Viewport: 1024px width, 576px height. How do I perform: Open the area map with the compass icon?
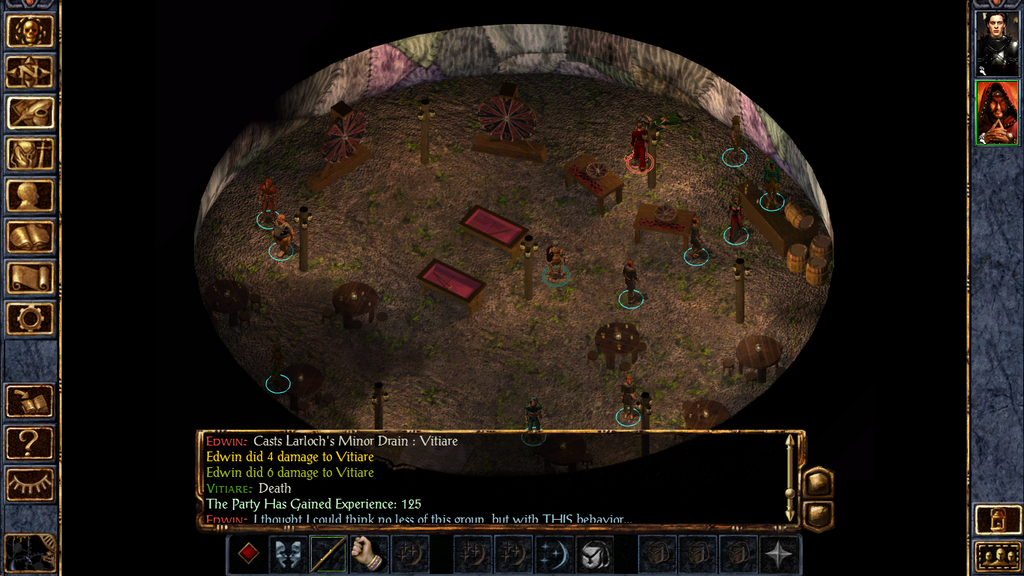[x=30, y=72]
